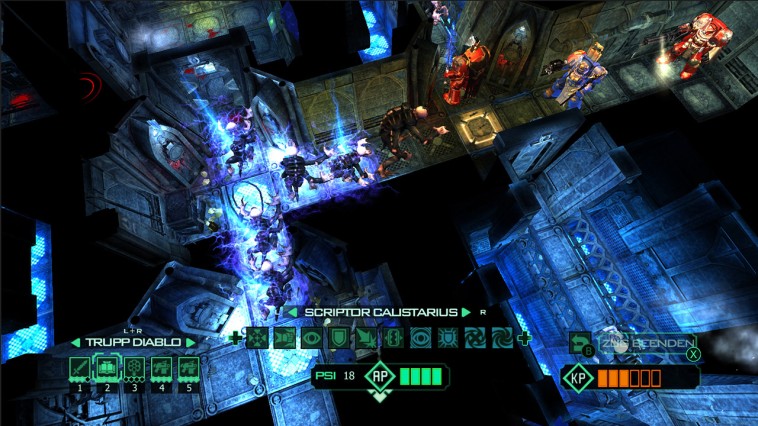Click the undo arrow button beside Zug Beenden
The height and width of the screenshot is (426, 758).
click(579, 344)
